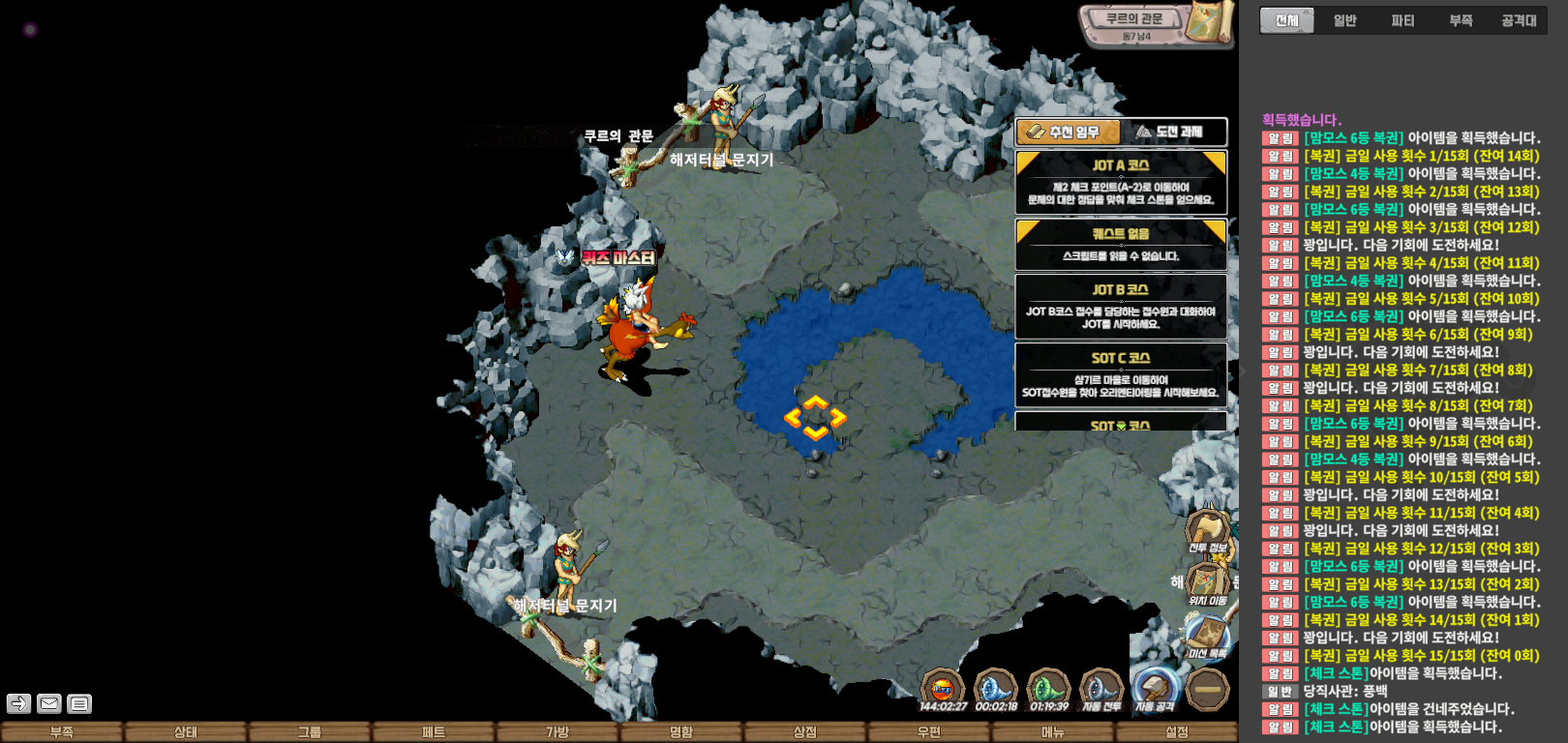Open the 설정 settings menu
The height and width of the screenshot is (743, 1568).
tap(1177, 732)
